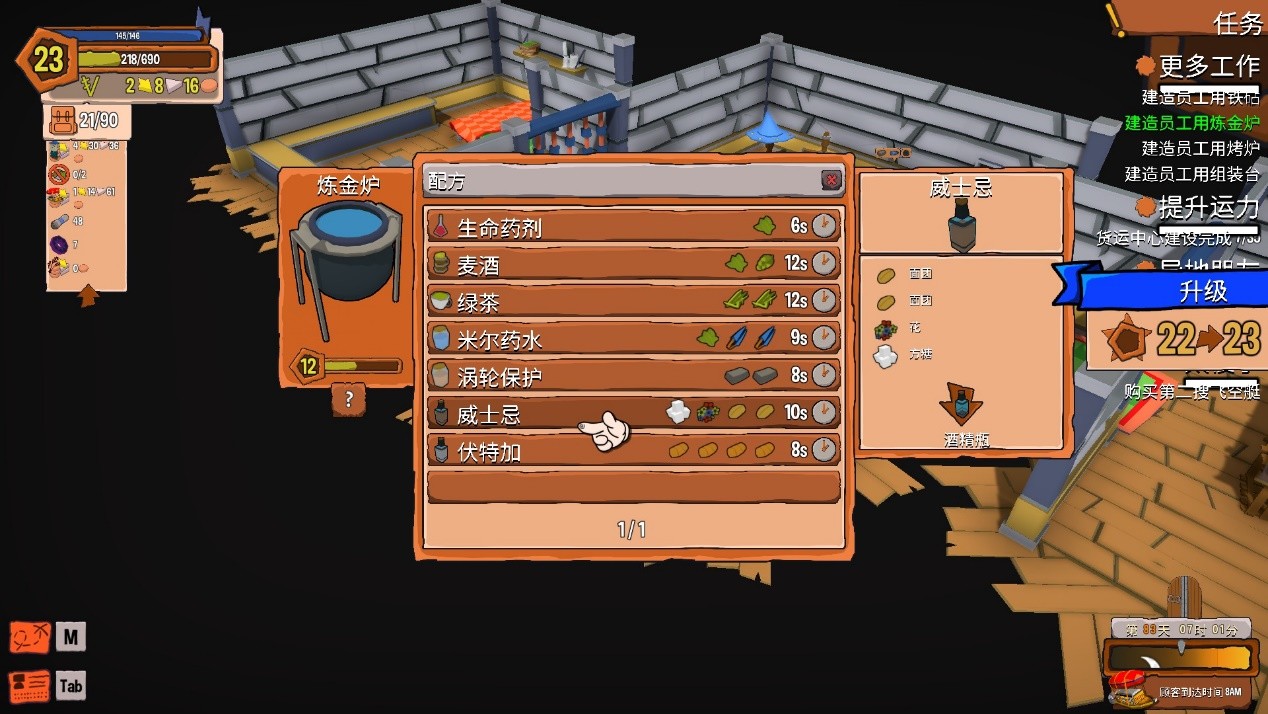Click the 升级 level-up banner

(1202, 291)
